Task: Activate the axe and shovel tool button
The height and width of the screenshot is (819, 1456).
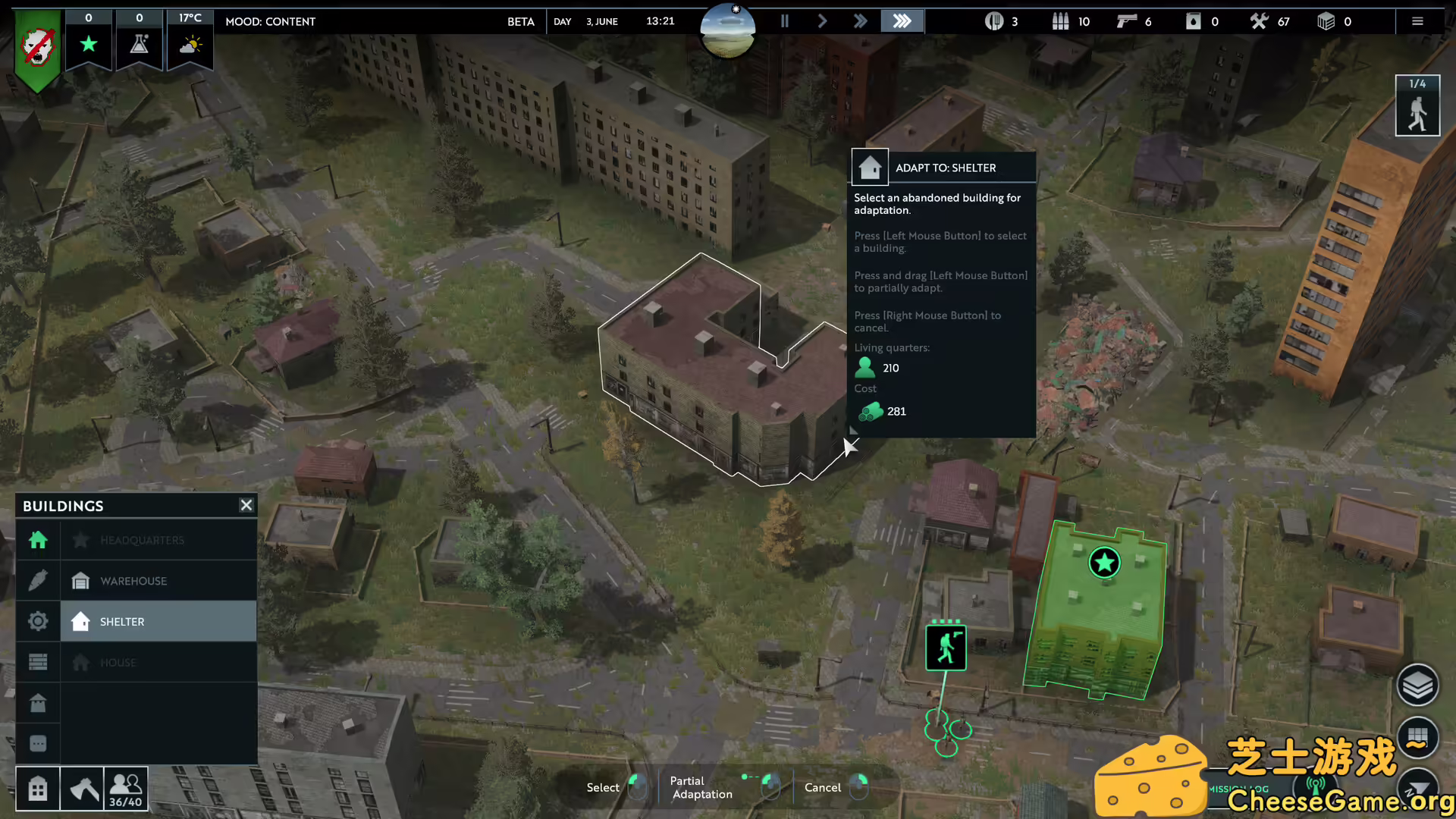Action: [82, 789]
